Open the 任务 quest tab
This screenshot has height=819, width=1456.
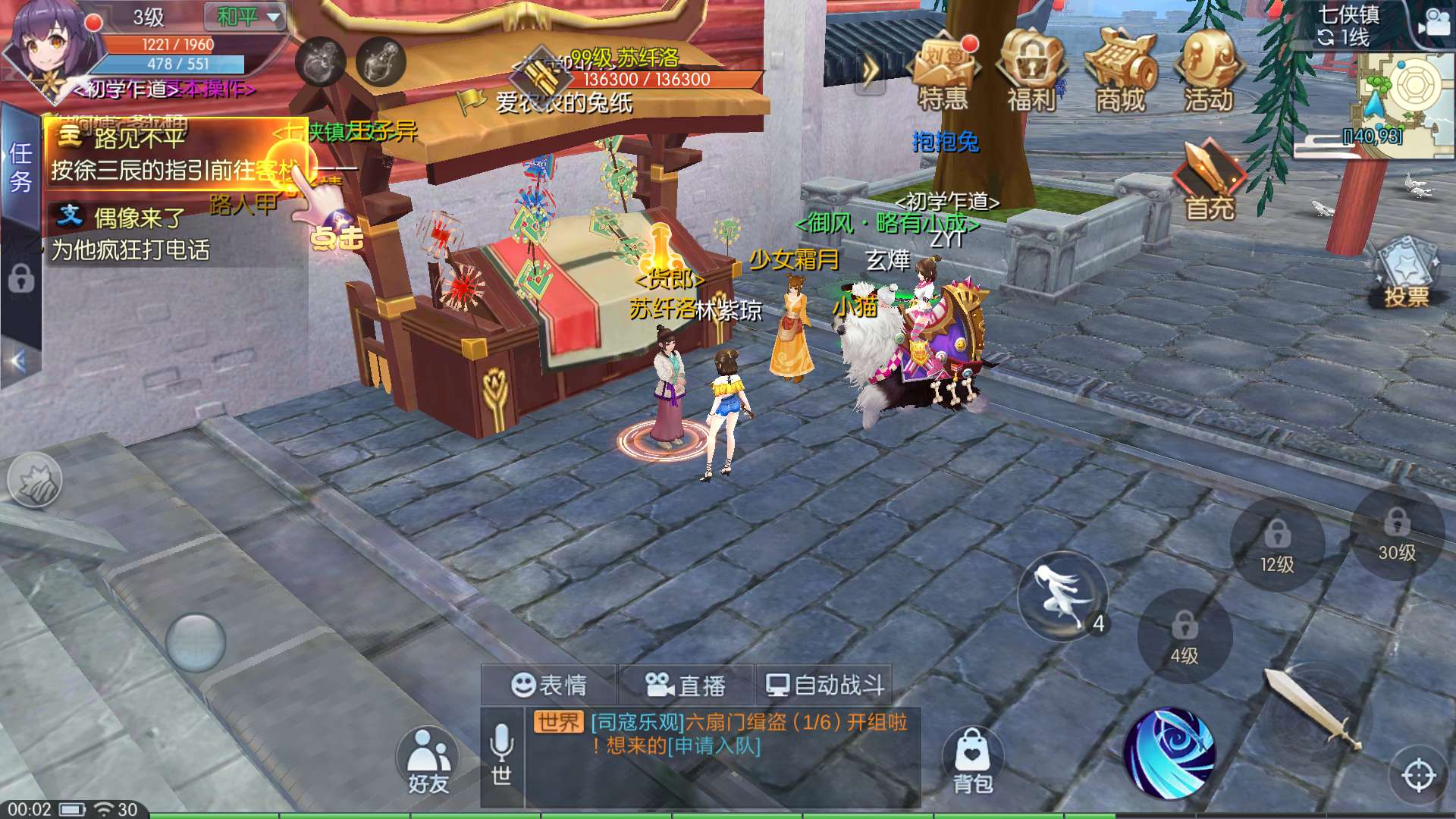pos(20,167)
